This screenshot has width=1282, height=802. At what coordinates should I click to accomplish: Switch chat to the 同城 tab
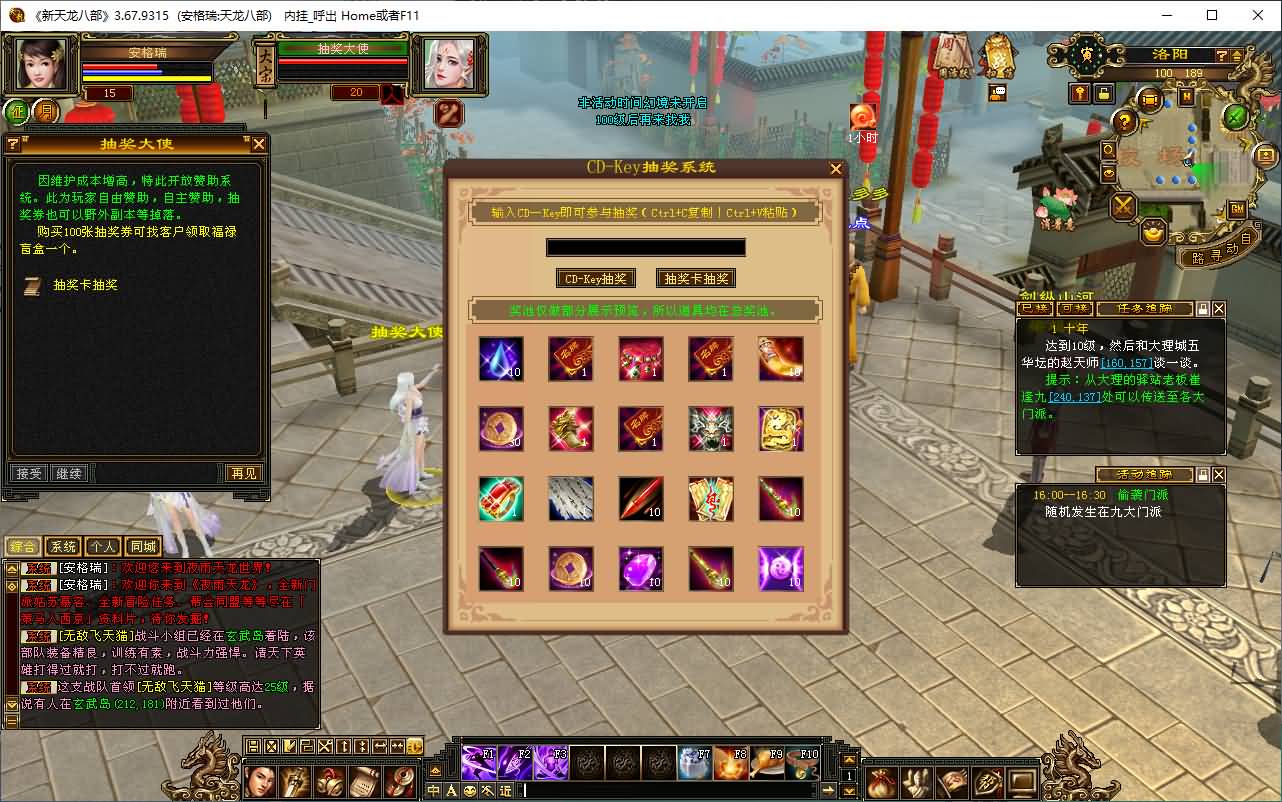point(143,546)
